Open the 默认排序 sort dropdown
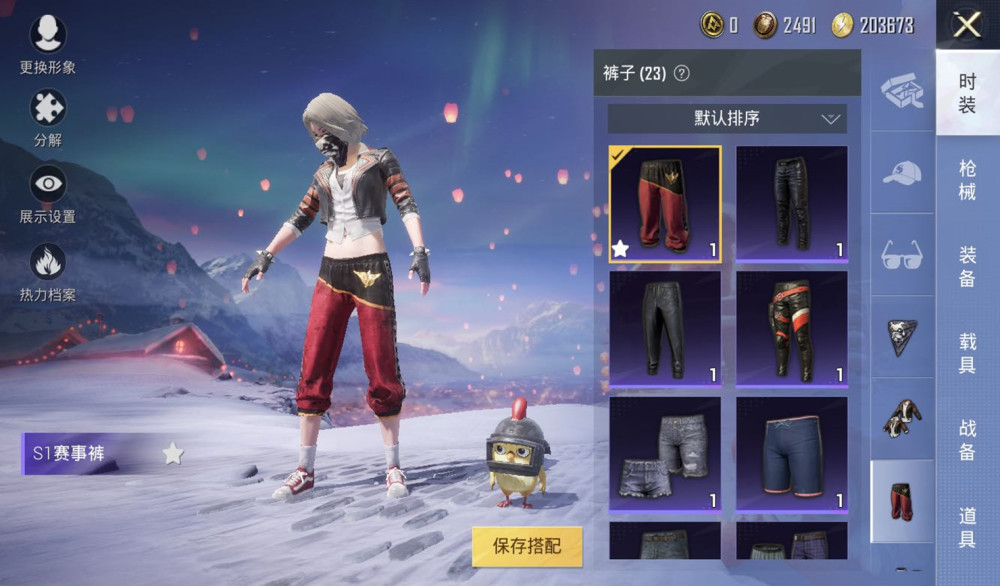The image size is (1000, 586). click(x=727, y=118)
